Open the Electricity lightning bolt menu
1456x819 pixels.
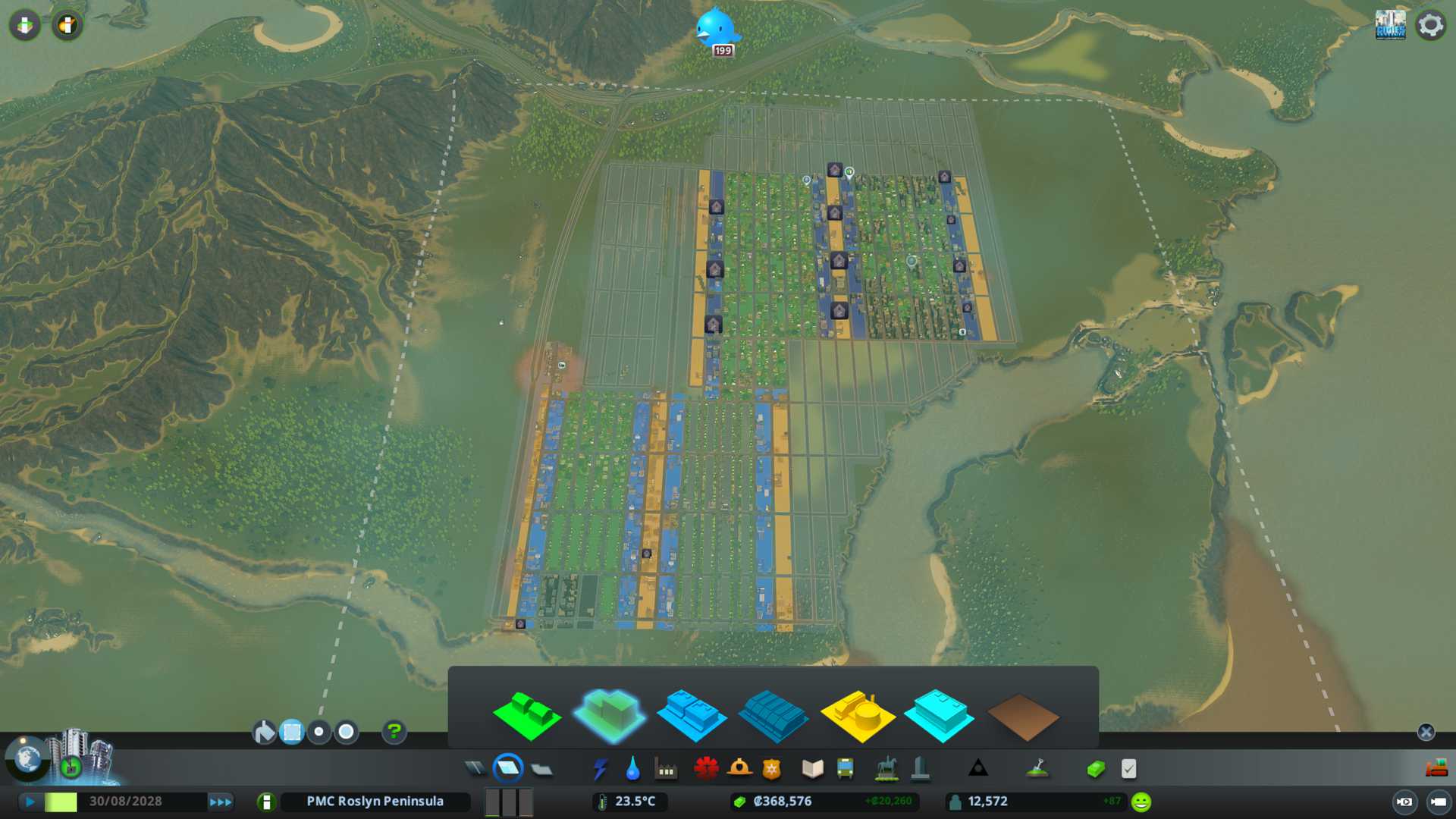[600, 769]
